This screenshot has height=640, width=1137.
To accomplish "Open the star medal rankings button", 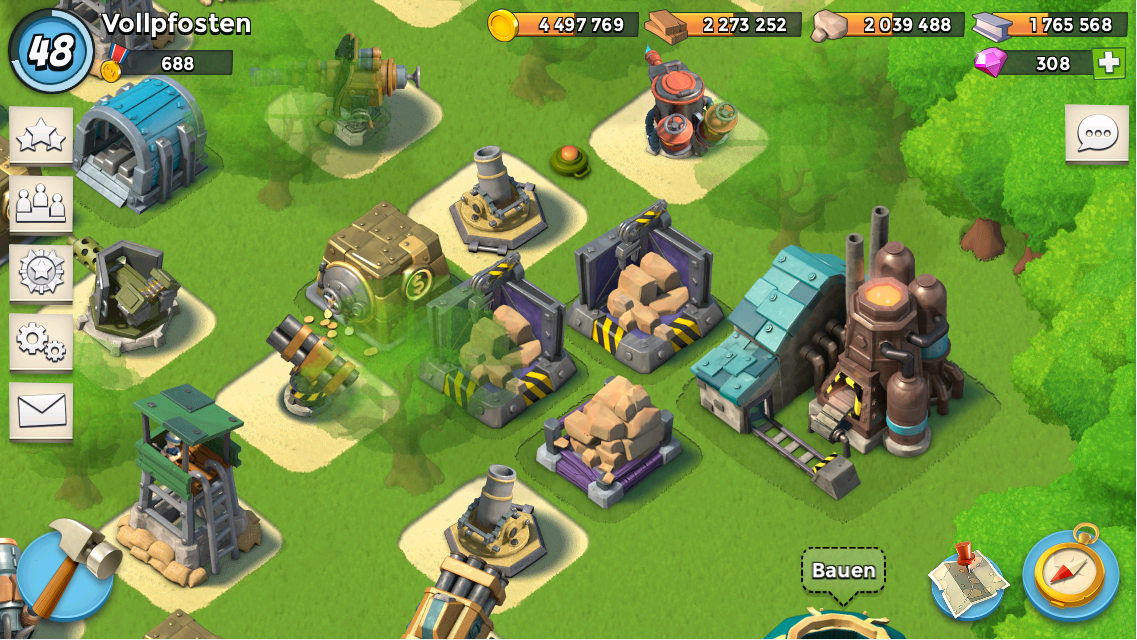I will point(41,272).
